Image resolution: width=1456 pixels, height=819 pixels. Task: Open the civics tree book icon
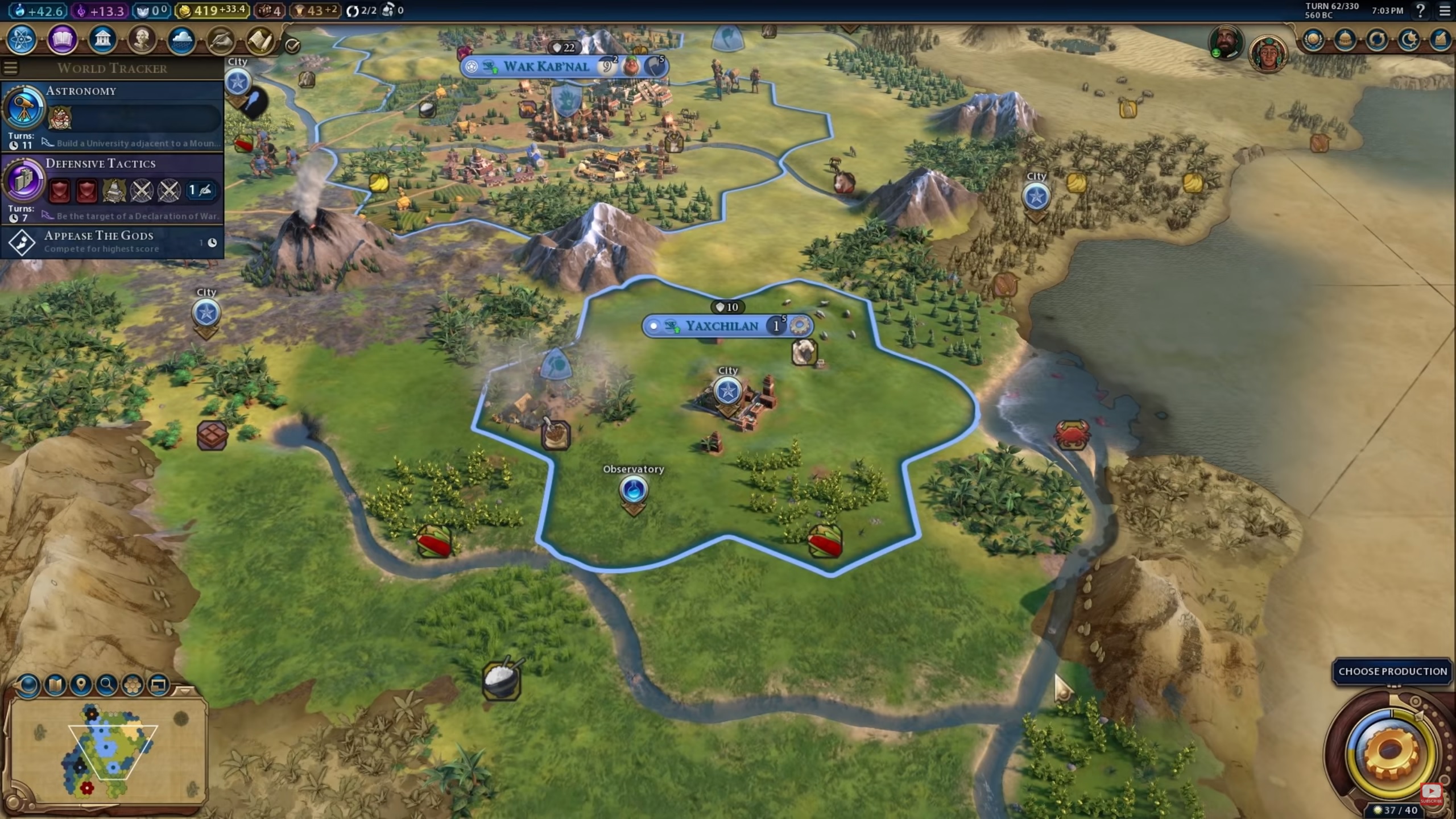pos(62,40)
